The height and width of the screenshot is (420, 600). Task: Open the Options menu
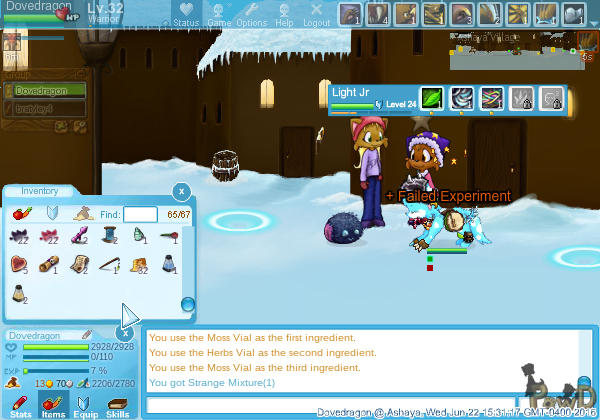point(251,15)
